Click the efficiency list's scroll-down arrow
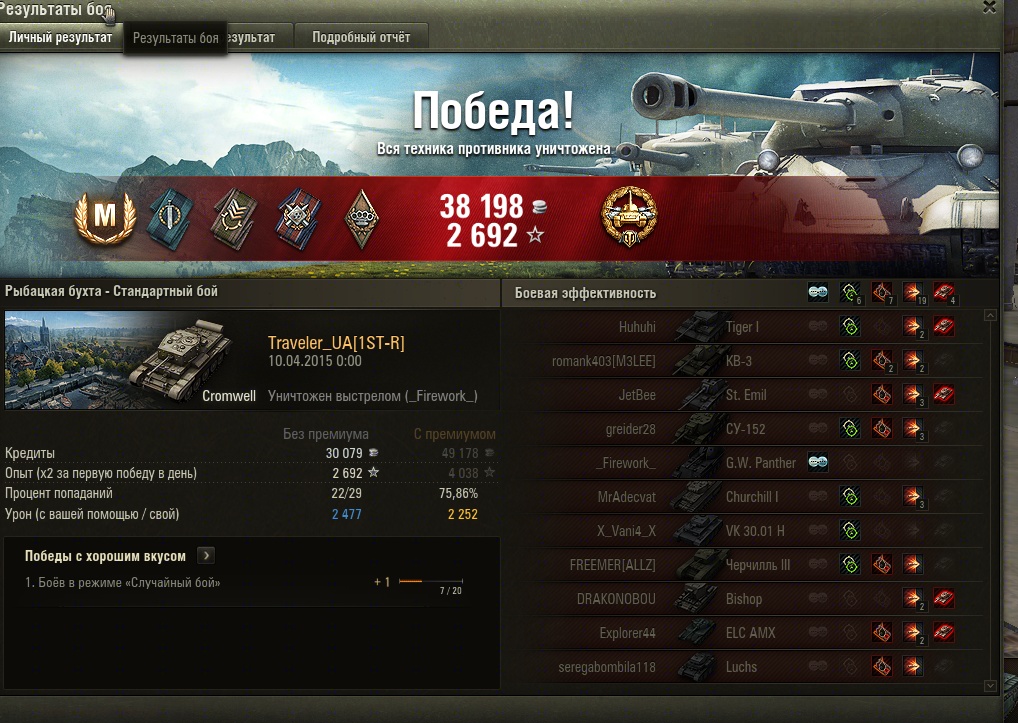Screen dimensions: 1018x723 point(990,685)
